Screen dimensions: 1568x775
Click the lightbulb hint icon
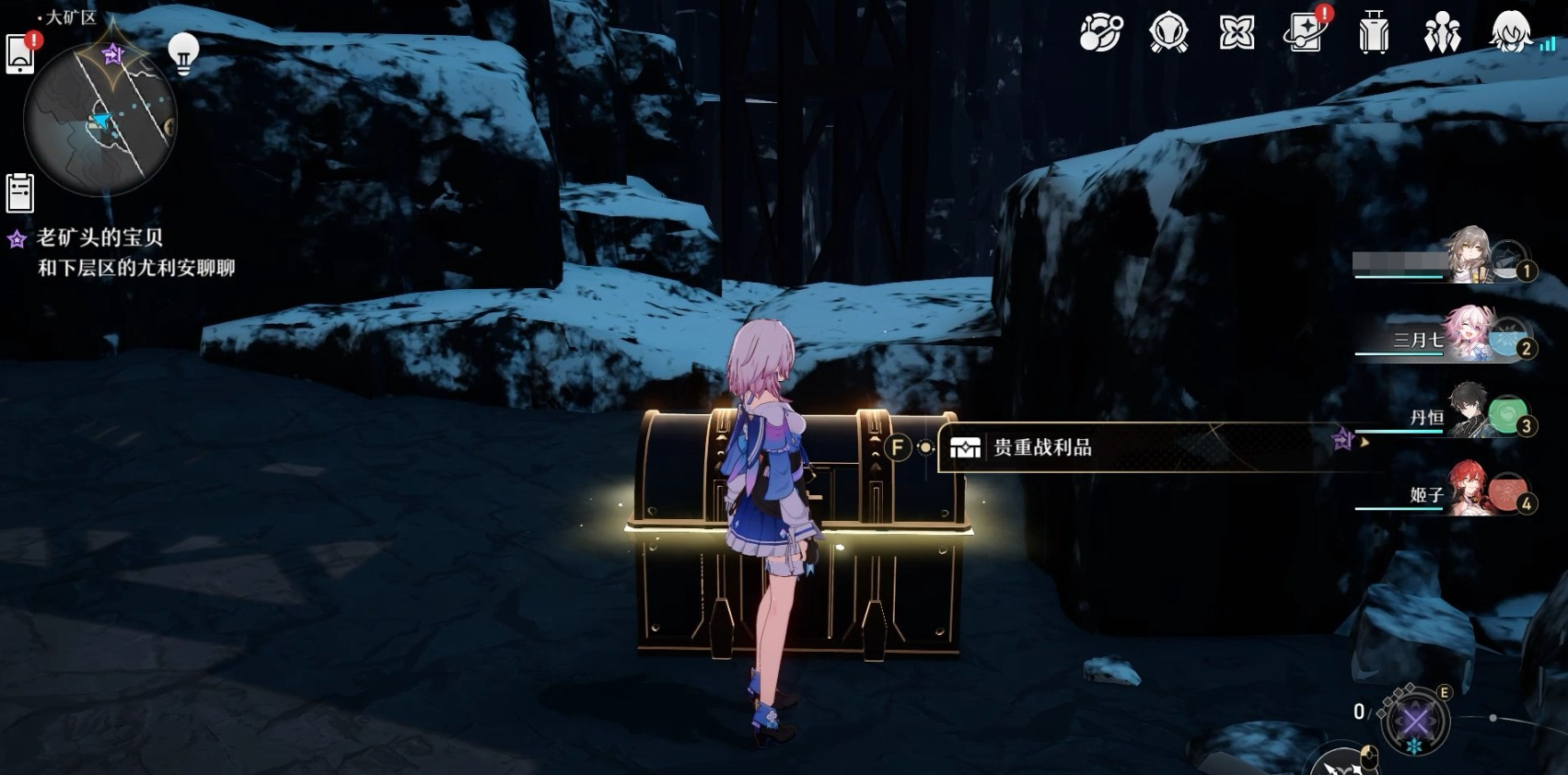[183, 52]
